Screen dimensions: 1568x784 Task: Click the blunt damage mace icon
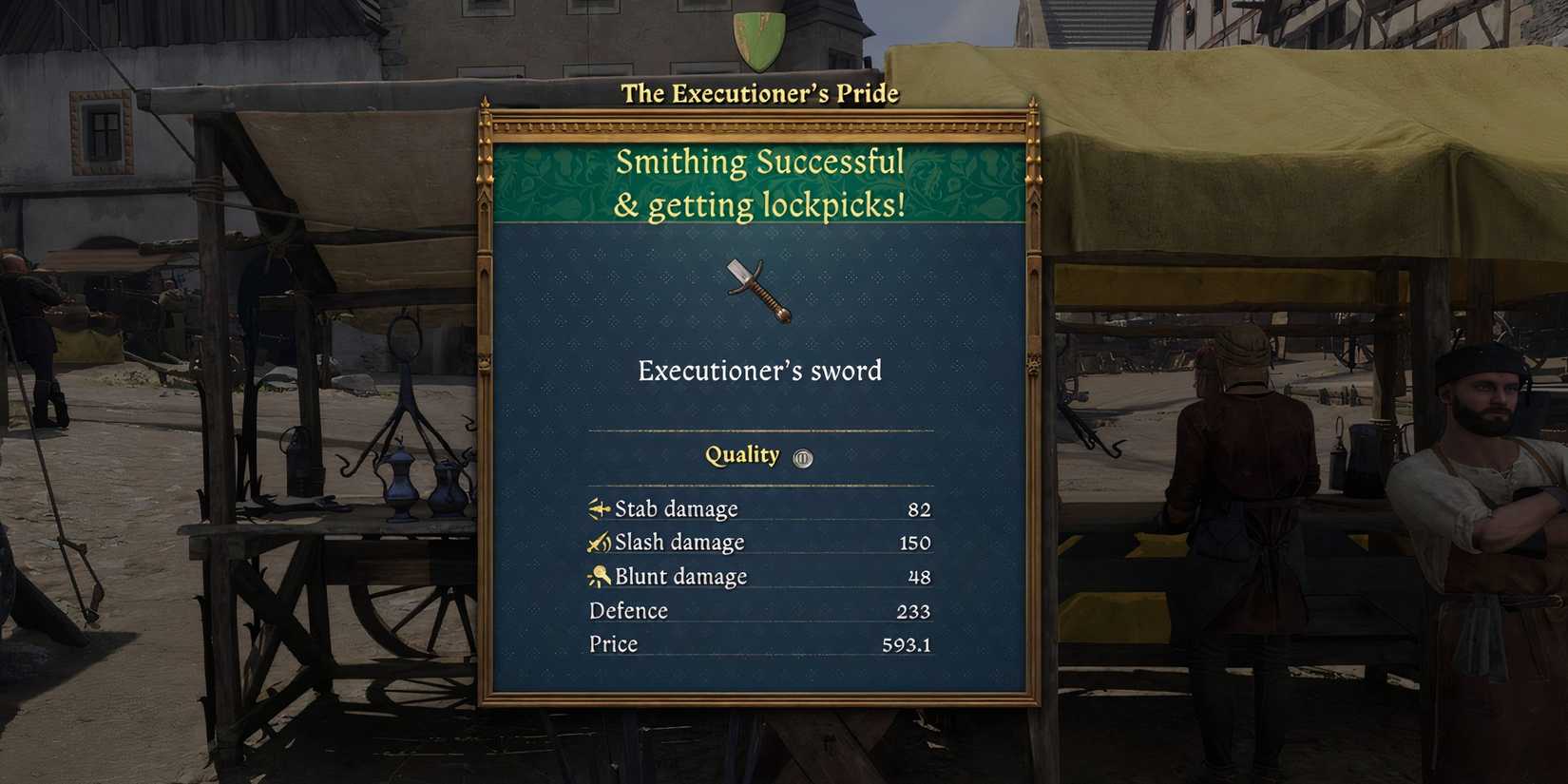tap(600, 576)
